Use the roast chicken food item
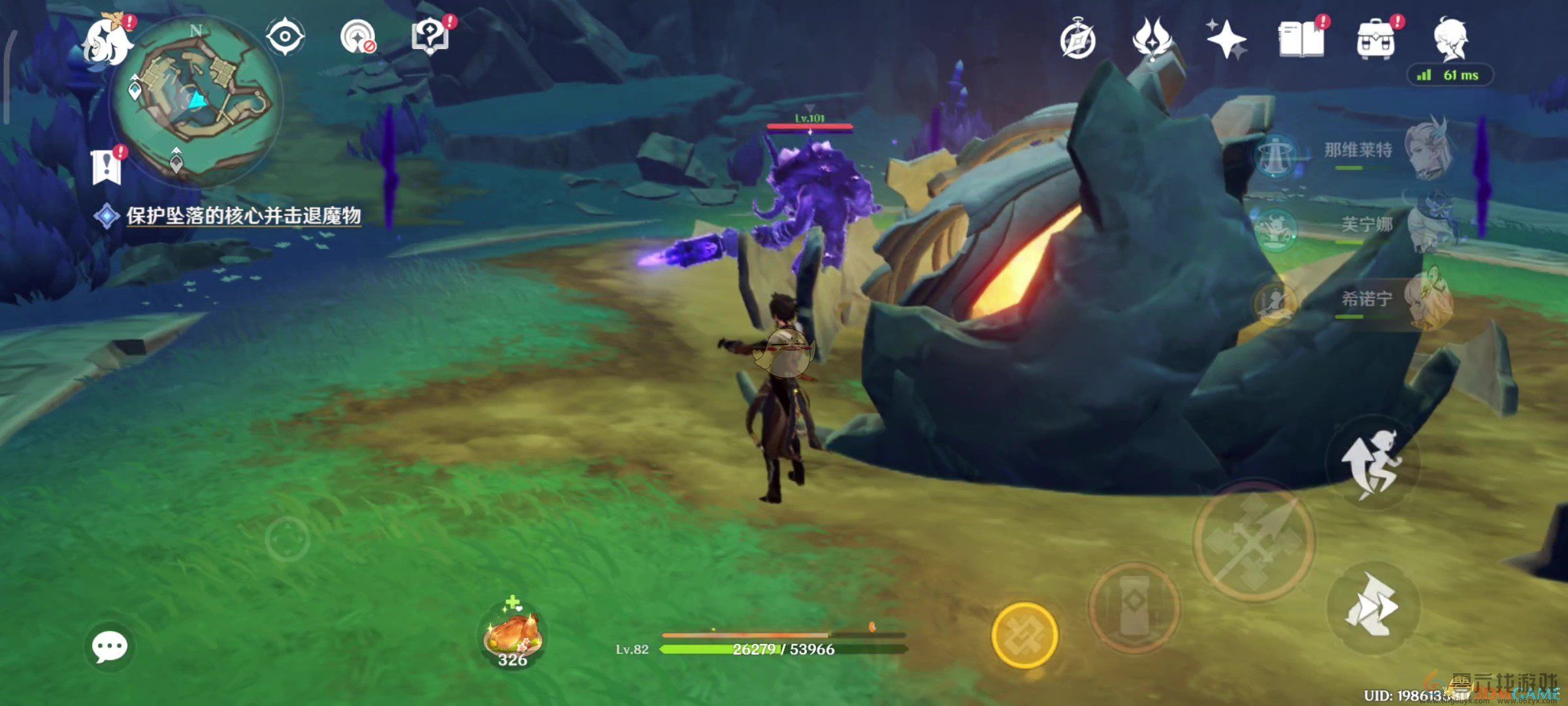 coord(513,635)
